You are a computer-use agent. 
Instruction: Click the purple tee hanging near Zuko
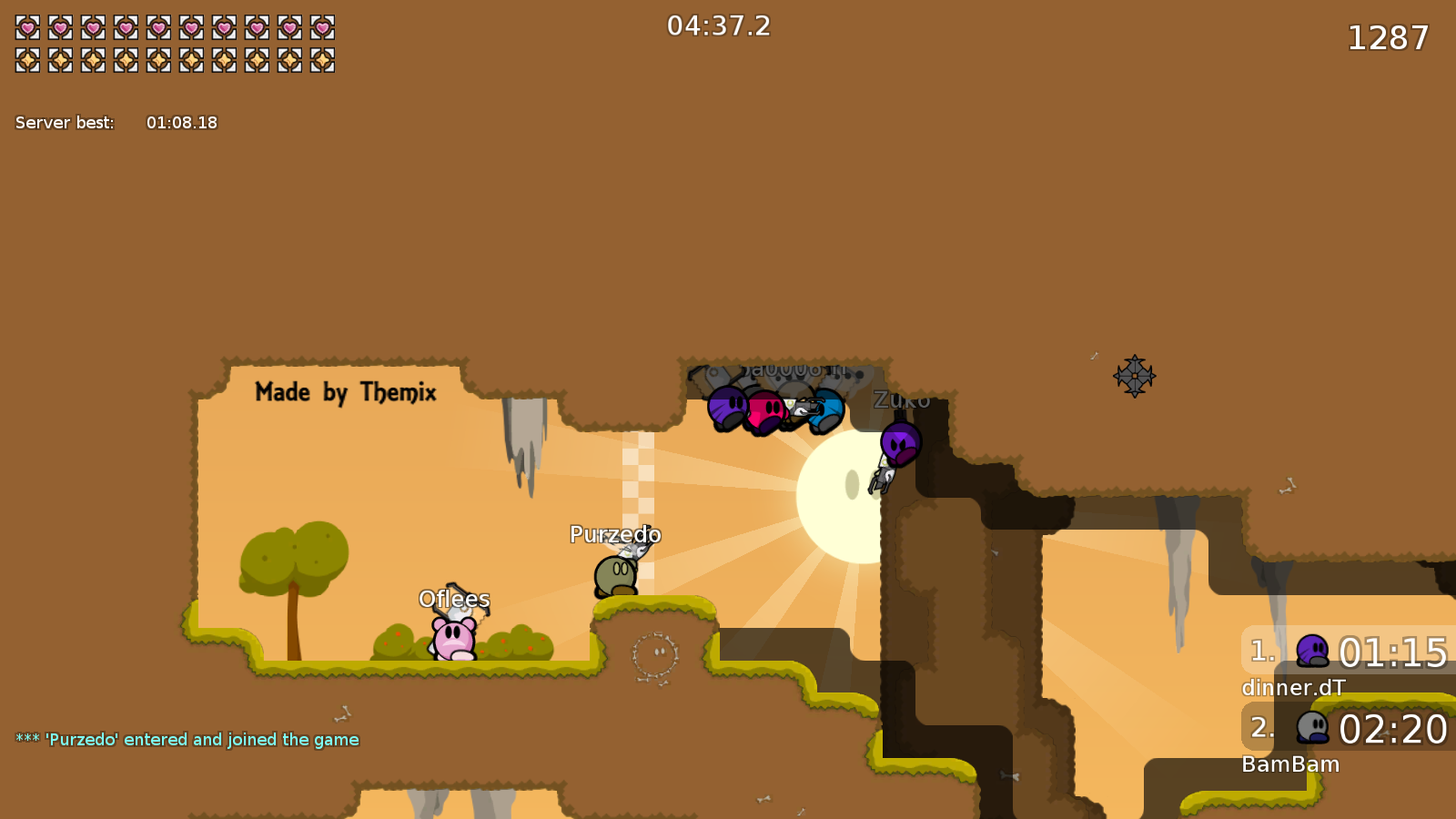click(899, 446)
